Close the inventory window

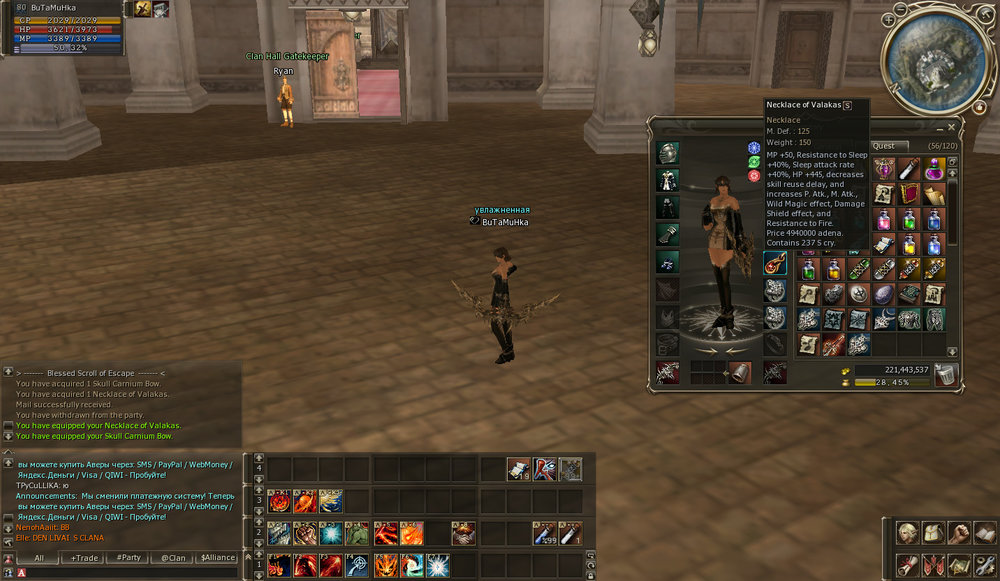(x=951, y=127)
